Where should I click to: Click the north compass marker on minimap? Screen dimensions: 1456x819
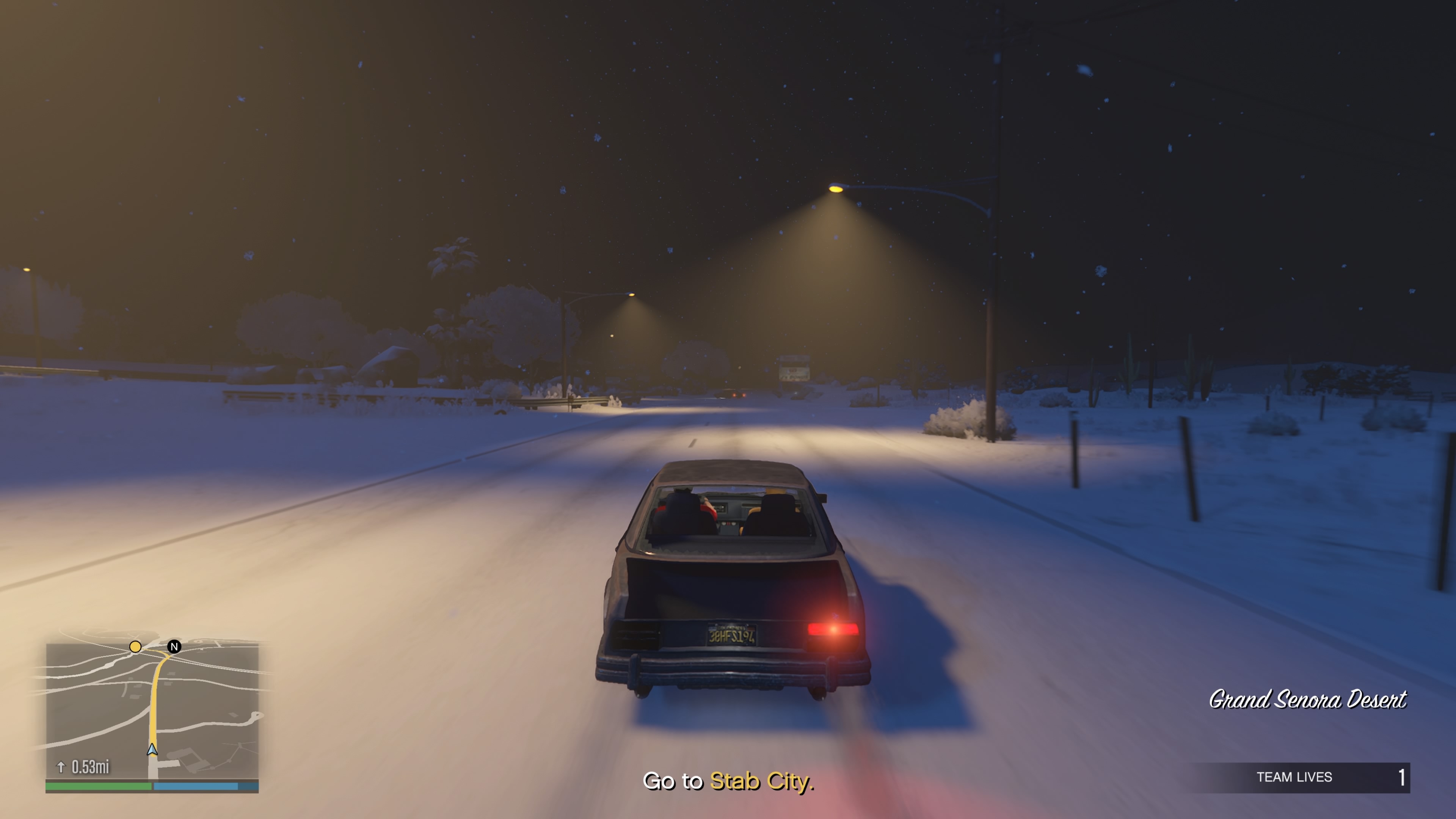[x=174, y=646]
